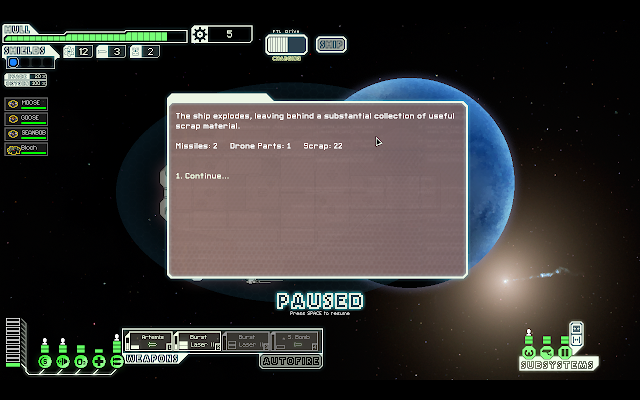Select crew member Bloch
640x400 pixels.
coord(26,148)
